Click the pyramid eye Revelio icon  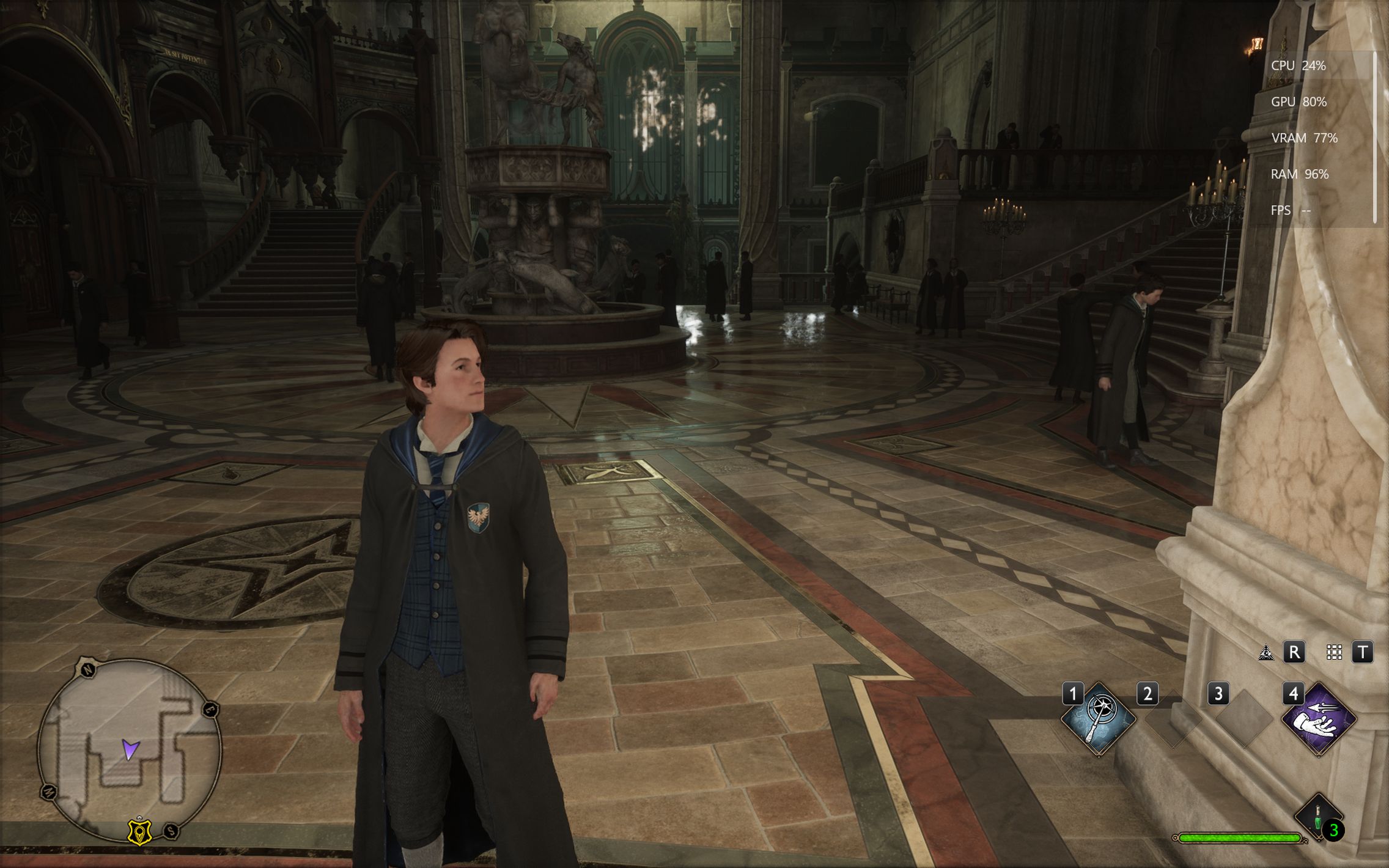click(x=1266, y=652)
